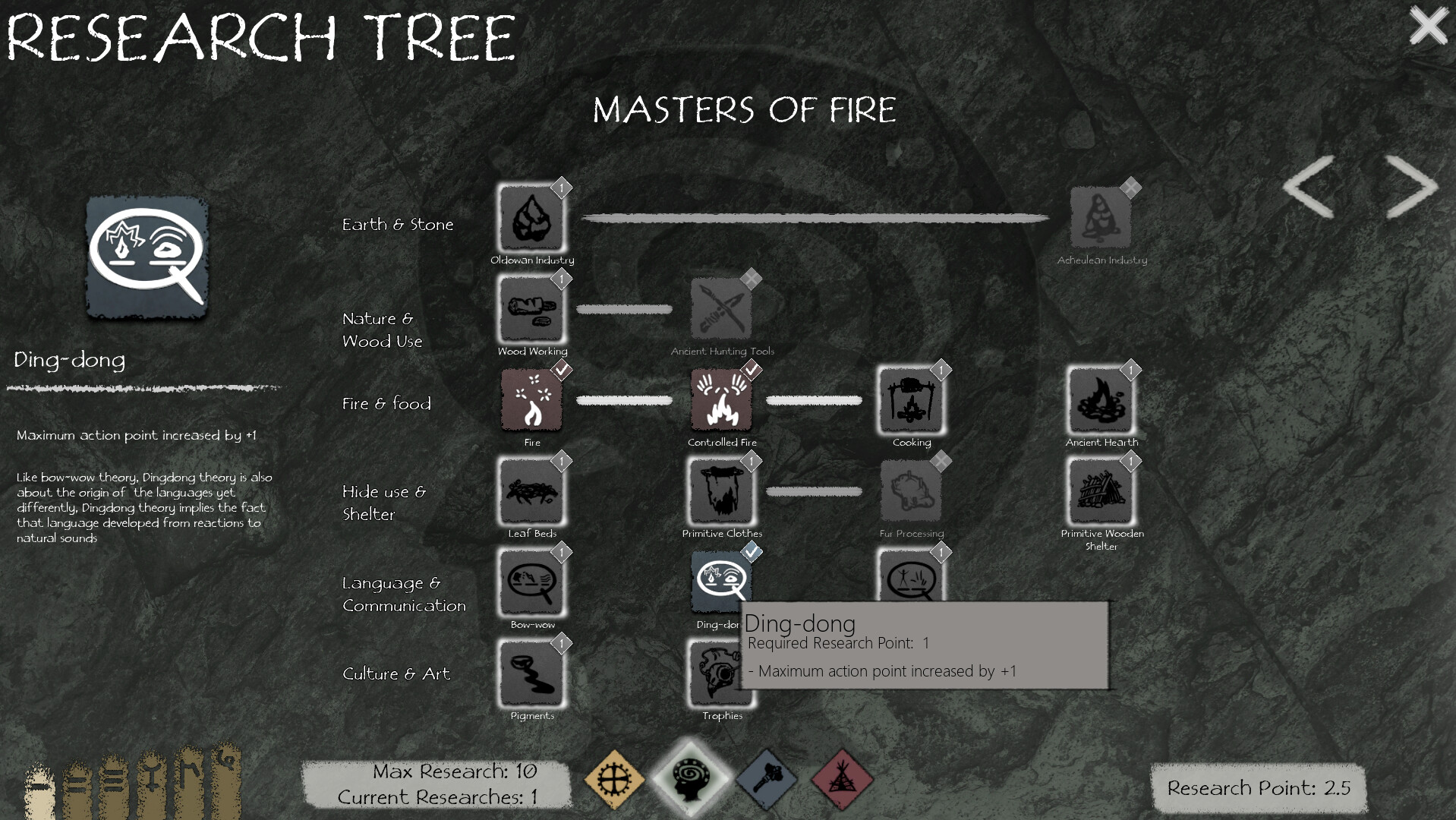Screen dimensions: 1456x820
Task: Open the Wood Working research
Action: coord(531,310)
